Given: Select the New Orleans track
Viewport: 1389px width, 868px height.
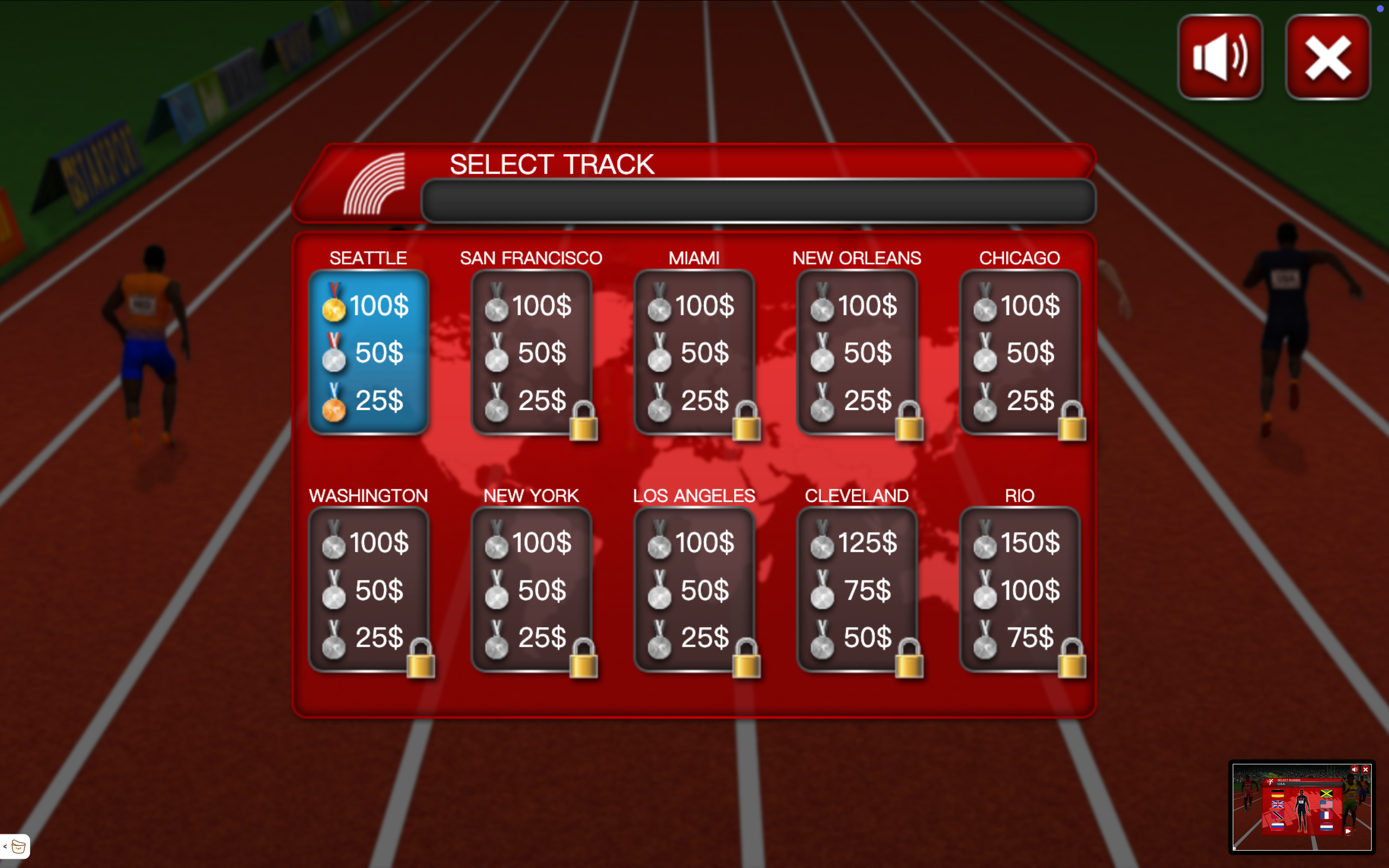Looking at the screenshot, I should tap(856, 353).
